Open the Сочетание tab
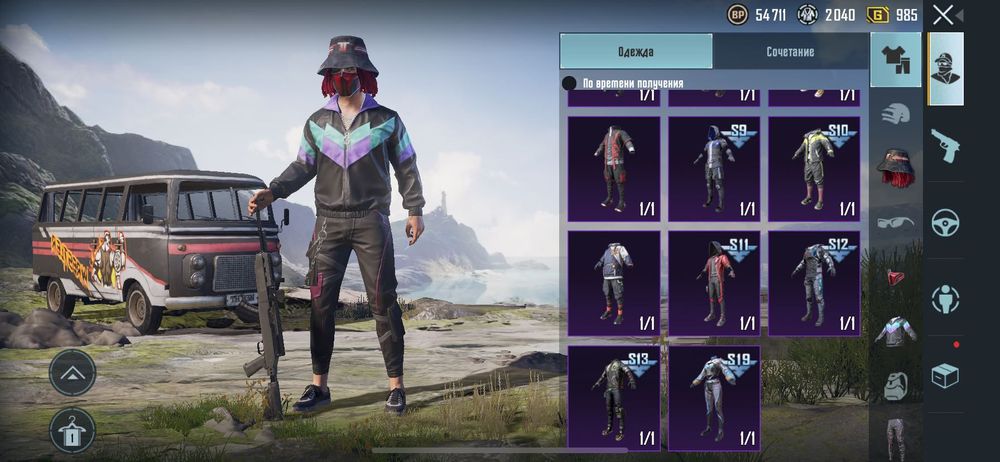Viewport: 1000px width, 462px height. pos(790,51)
